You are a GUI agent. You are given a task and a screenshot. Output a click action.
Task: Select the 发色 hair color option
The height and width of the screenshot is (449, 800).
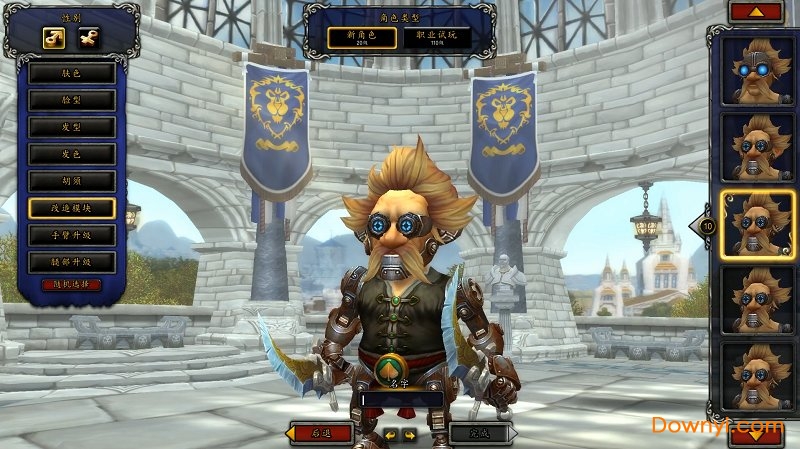pyautogui.click(x=71, y=154)
